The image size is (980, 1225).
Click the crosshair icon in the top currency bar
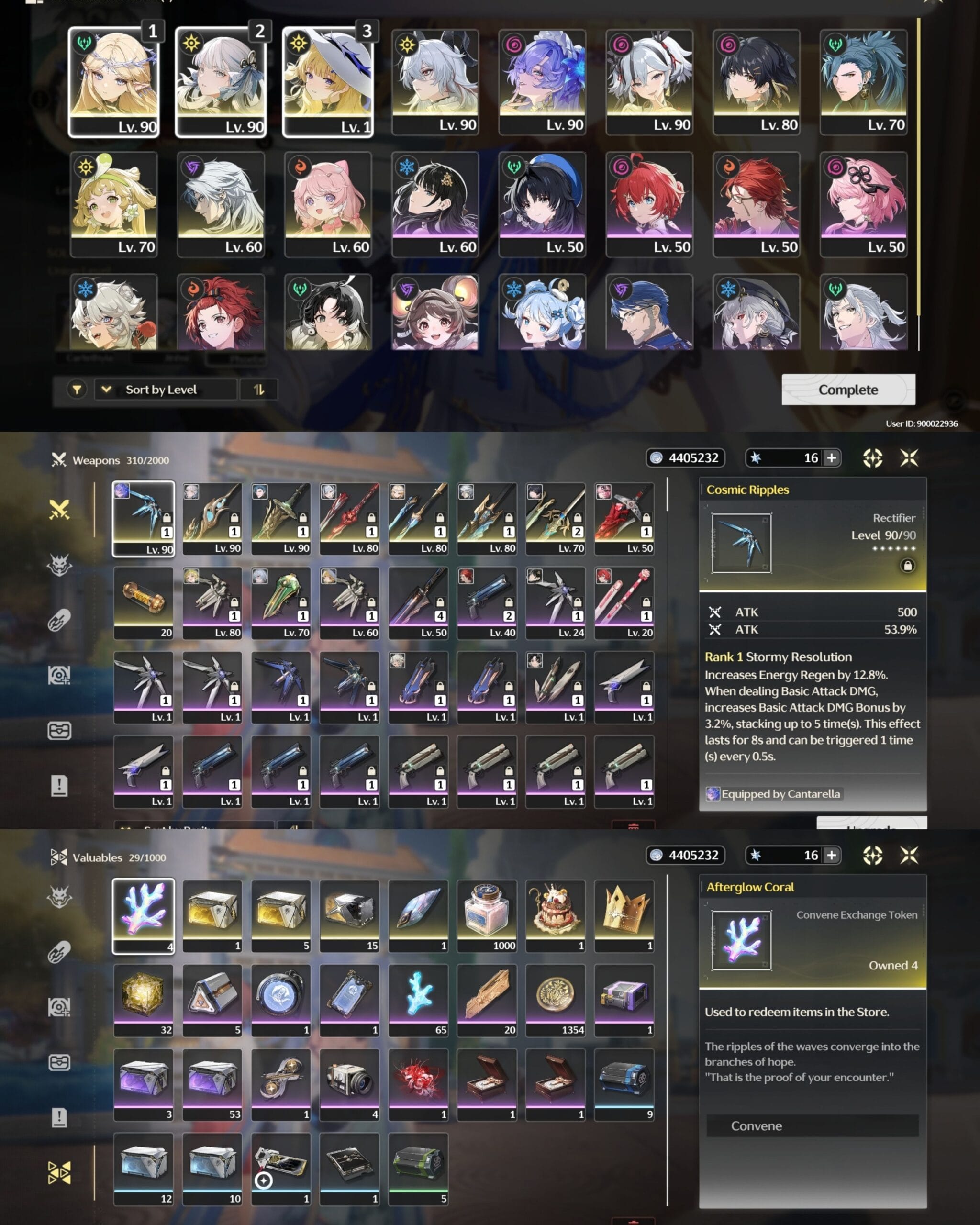pos(873,458)
